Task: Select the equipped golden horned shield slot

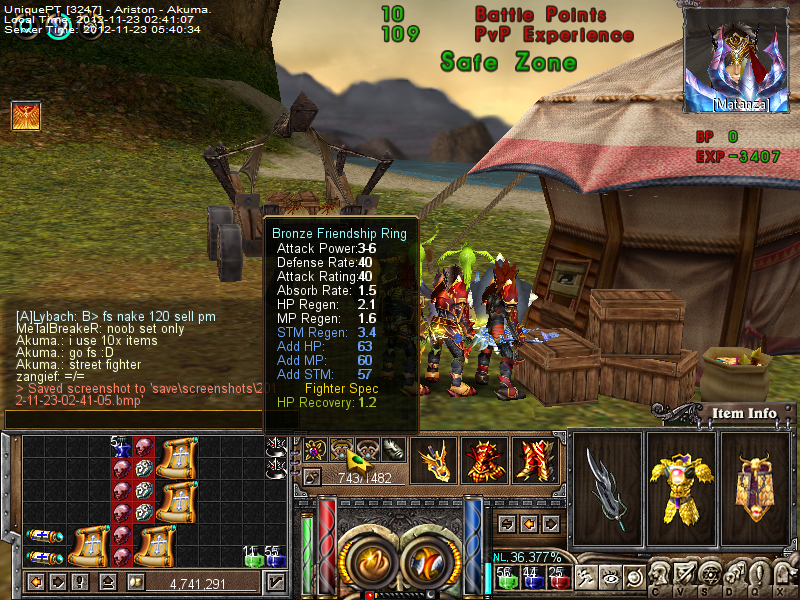Action: click(x=755, y=483)
